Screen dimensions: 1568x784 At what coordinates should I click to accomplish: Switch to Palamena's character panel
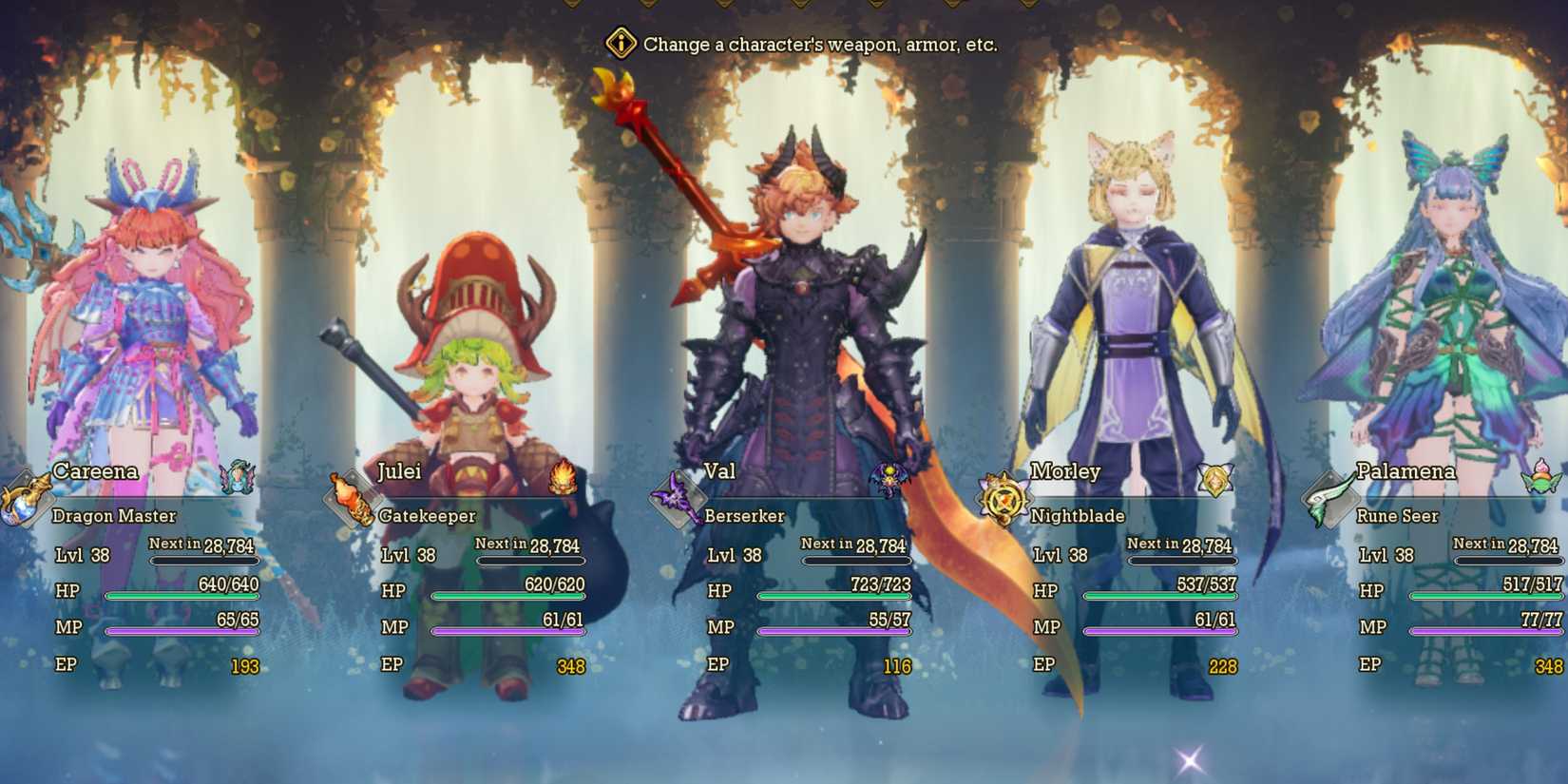[1435, 380]
